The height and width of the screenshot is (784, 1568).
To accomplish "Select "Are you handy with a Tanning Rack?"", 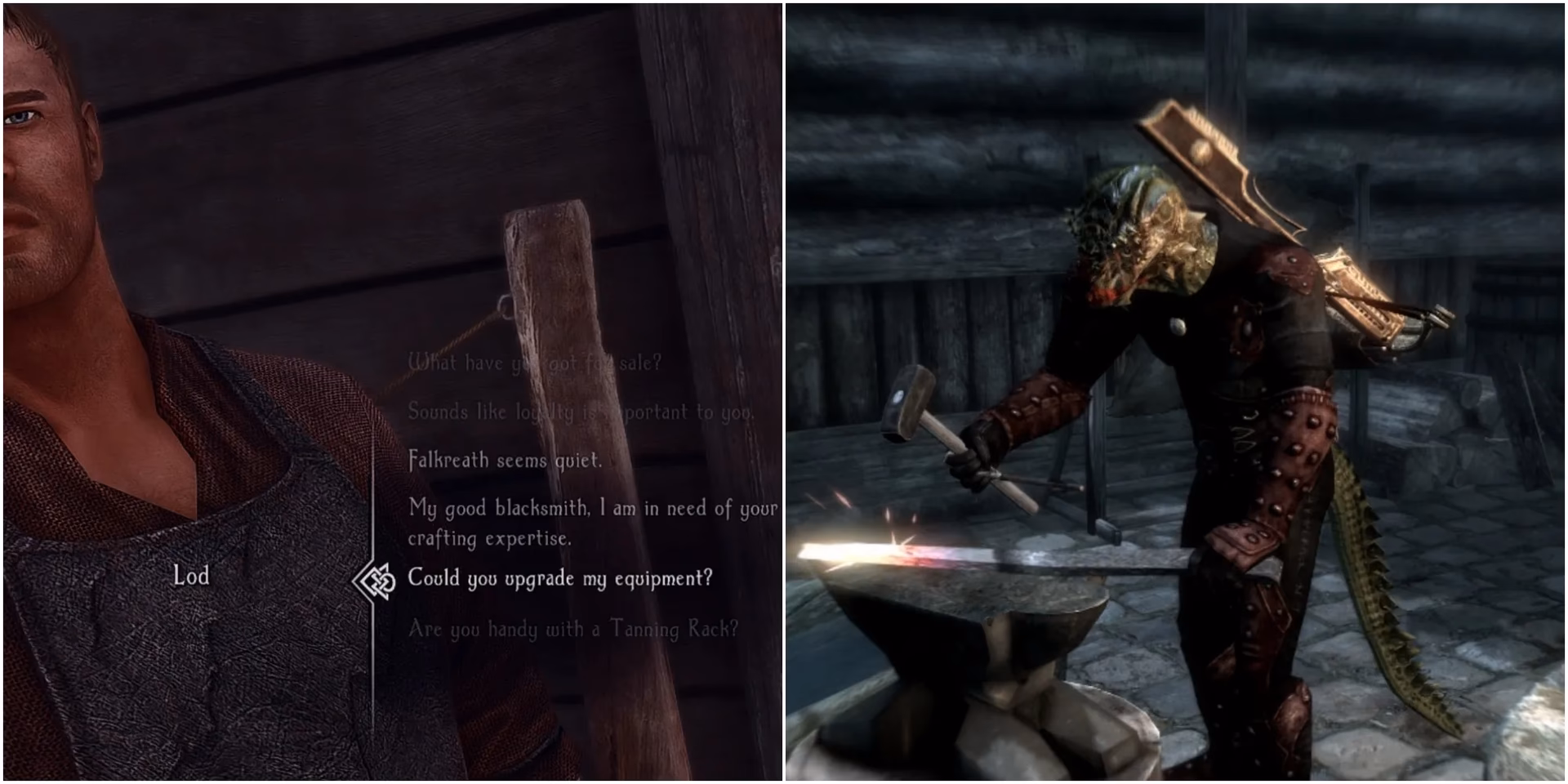I will 572,627.
